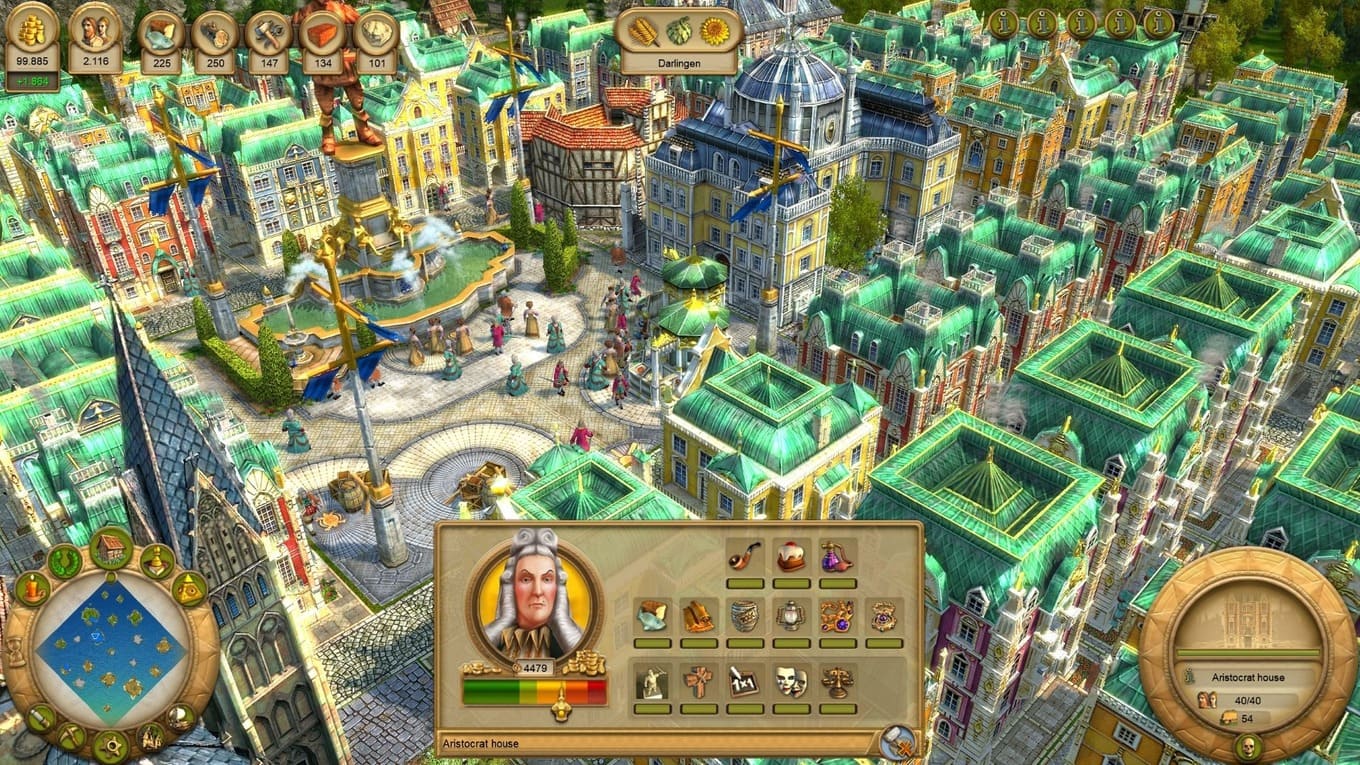Image resolution: width=1360 pixels, height=765 pixels.
Task: Choose the theatre masks need icon
Action: (x=791, y=682)
